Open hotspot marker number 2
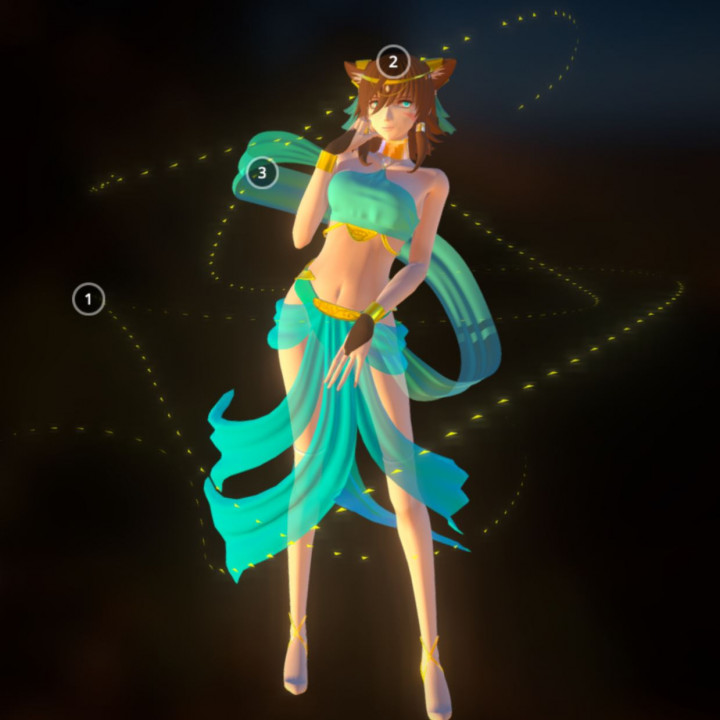This screenshot has width=720, height=720. click(393, 62)
